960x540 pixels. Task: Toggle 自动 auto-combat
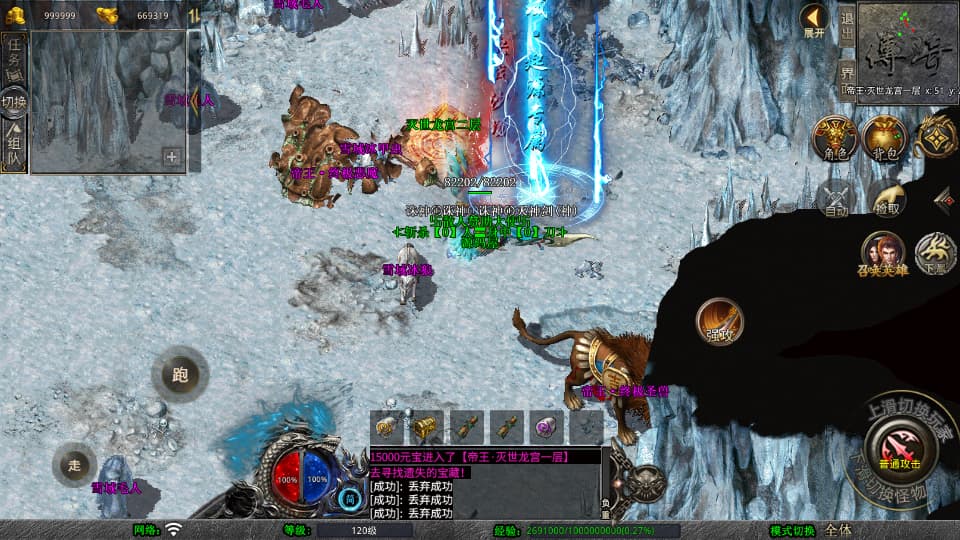[x=836, y=197]
